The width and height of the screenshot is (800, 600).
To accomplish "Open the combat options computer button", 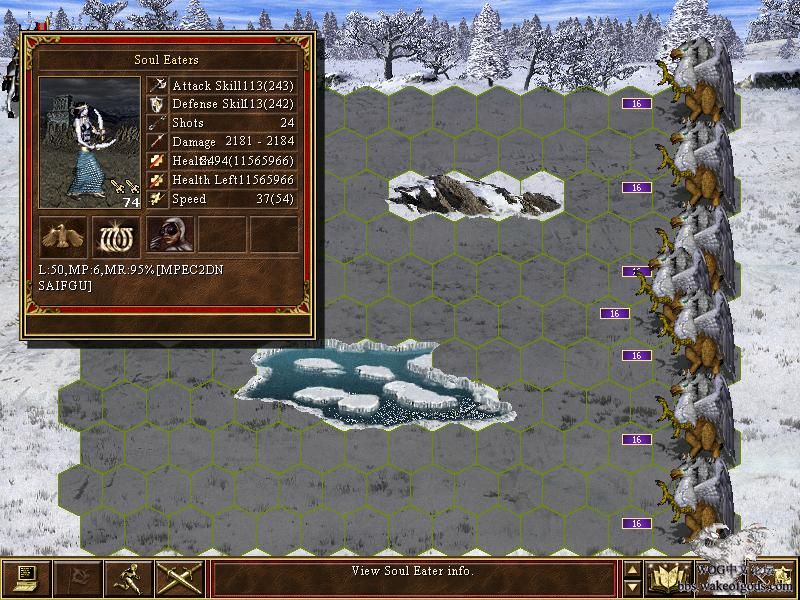I will click(26, 577).
